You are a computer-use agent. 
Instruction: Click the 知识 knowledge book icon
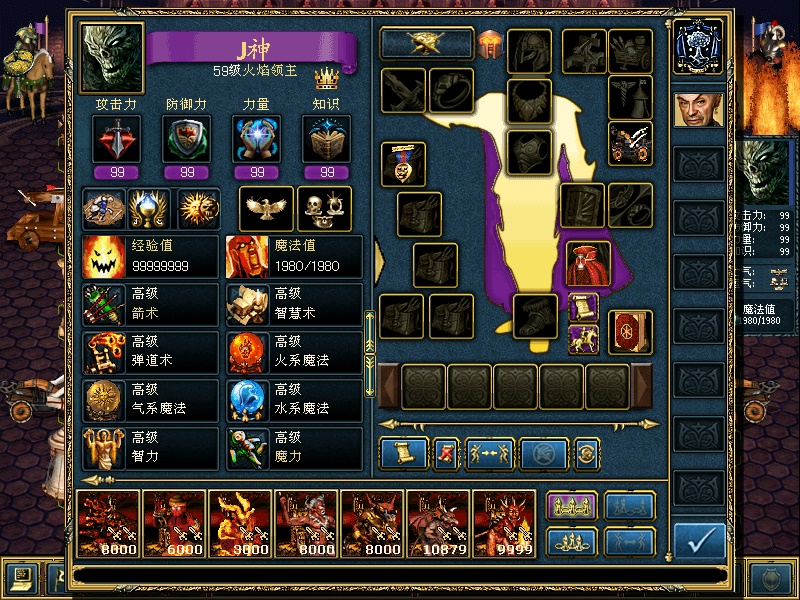coord(326,139)
